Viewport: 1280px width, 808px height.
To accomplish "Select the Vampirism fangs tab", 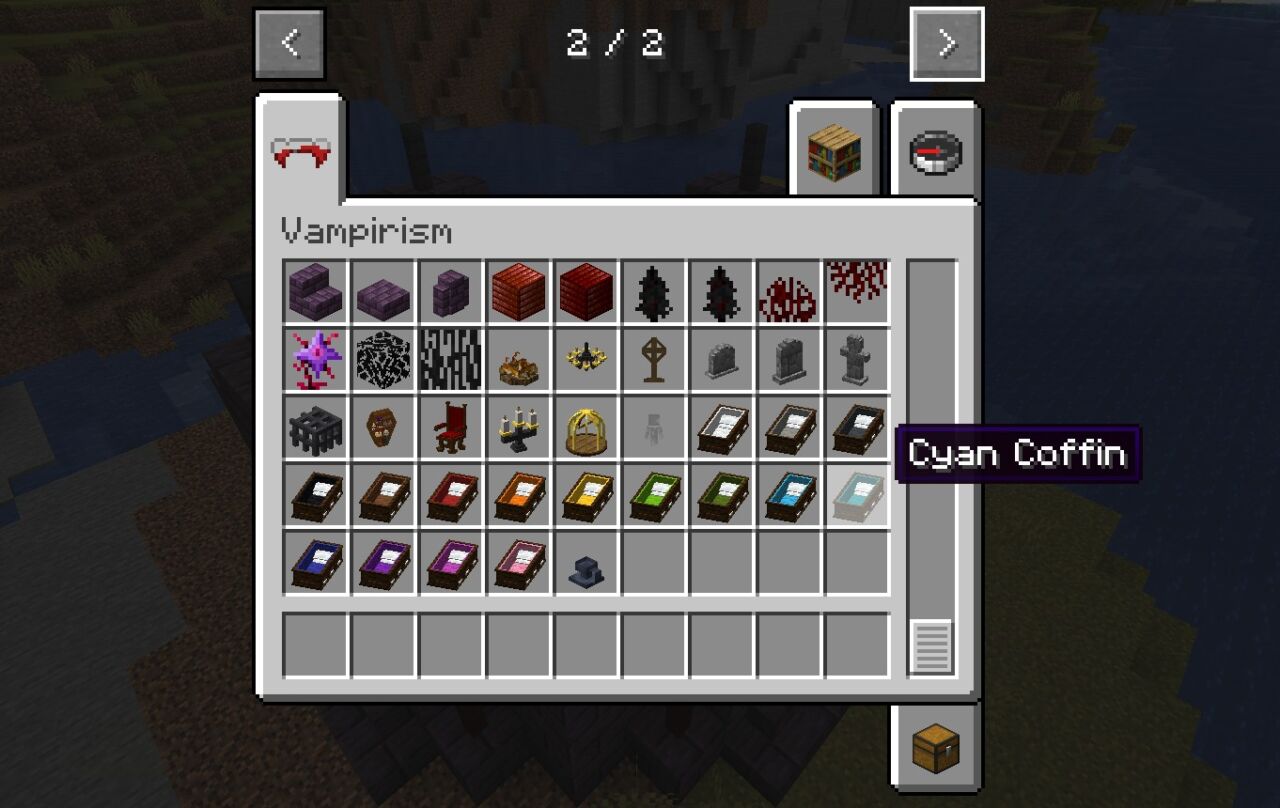I will 301,152.
